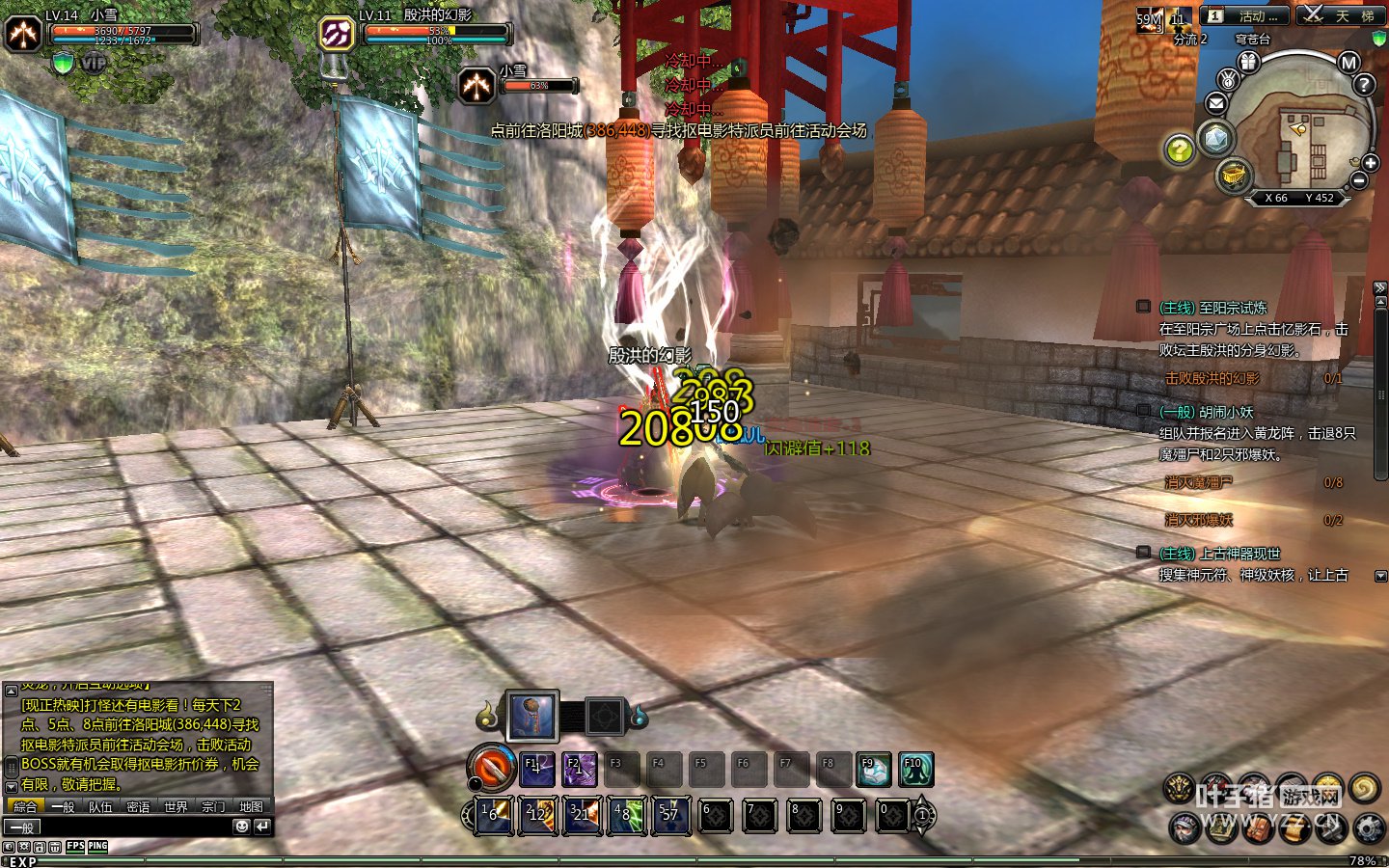Use the skill in hotbar slot 1
The image size is (1389, 868).
[x=497, y=816]
